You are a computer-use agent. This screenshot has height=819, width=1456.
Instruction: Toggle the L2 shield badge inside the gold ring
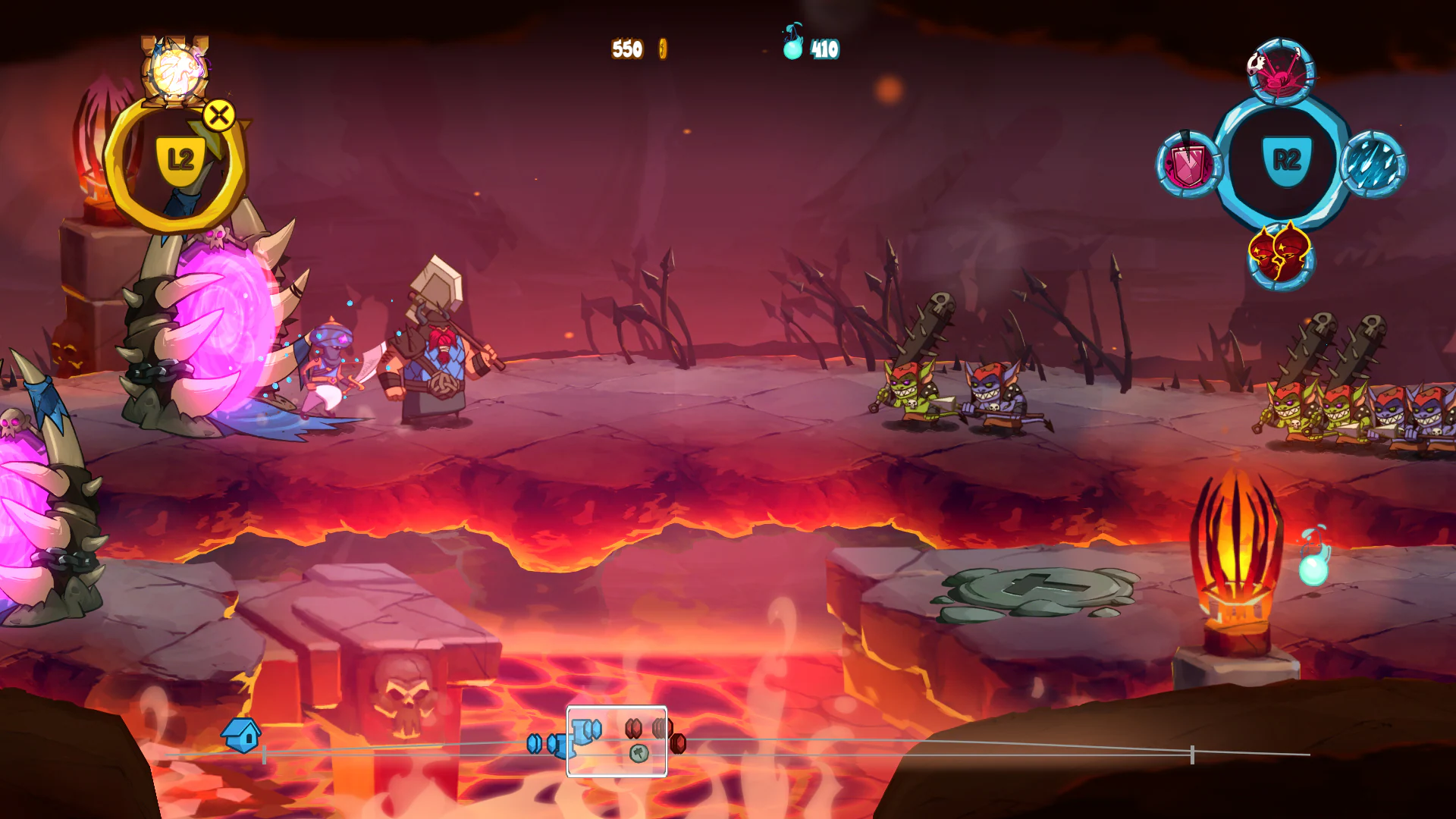[x=180, y=156]
